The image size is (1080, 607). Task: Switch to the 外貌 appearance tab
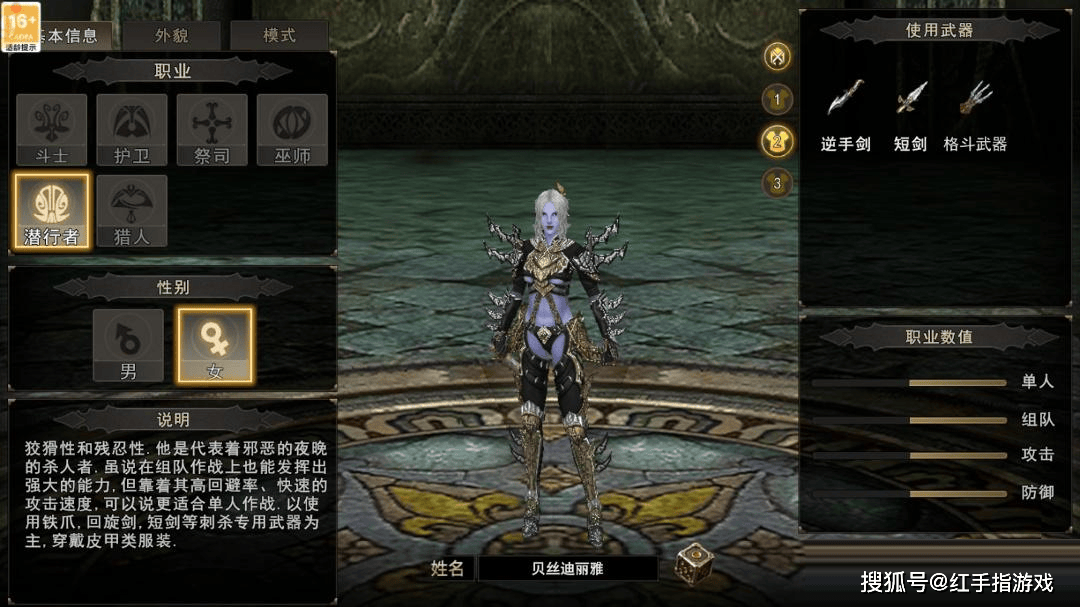pos(172,36)
